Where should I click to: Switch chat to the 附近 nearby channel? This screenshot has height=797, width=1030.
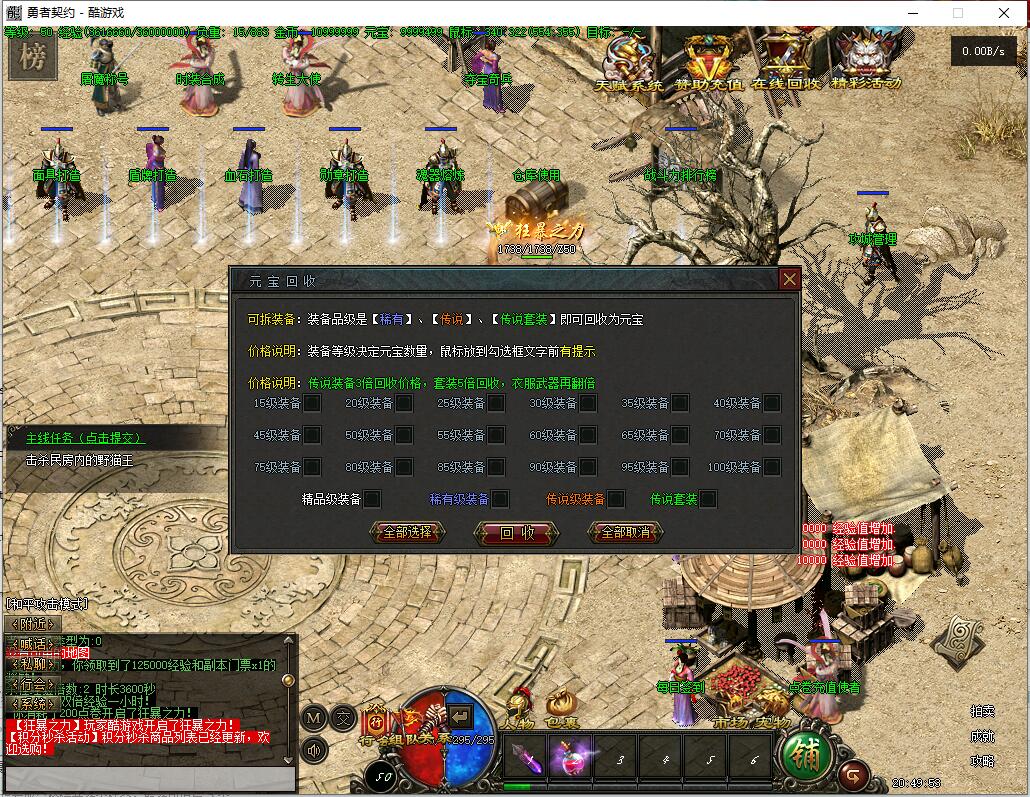pyautogui.click(x=25, y=624)
